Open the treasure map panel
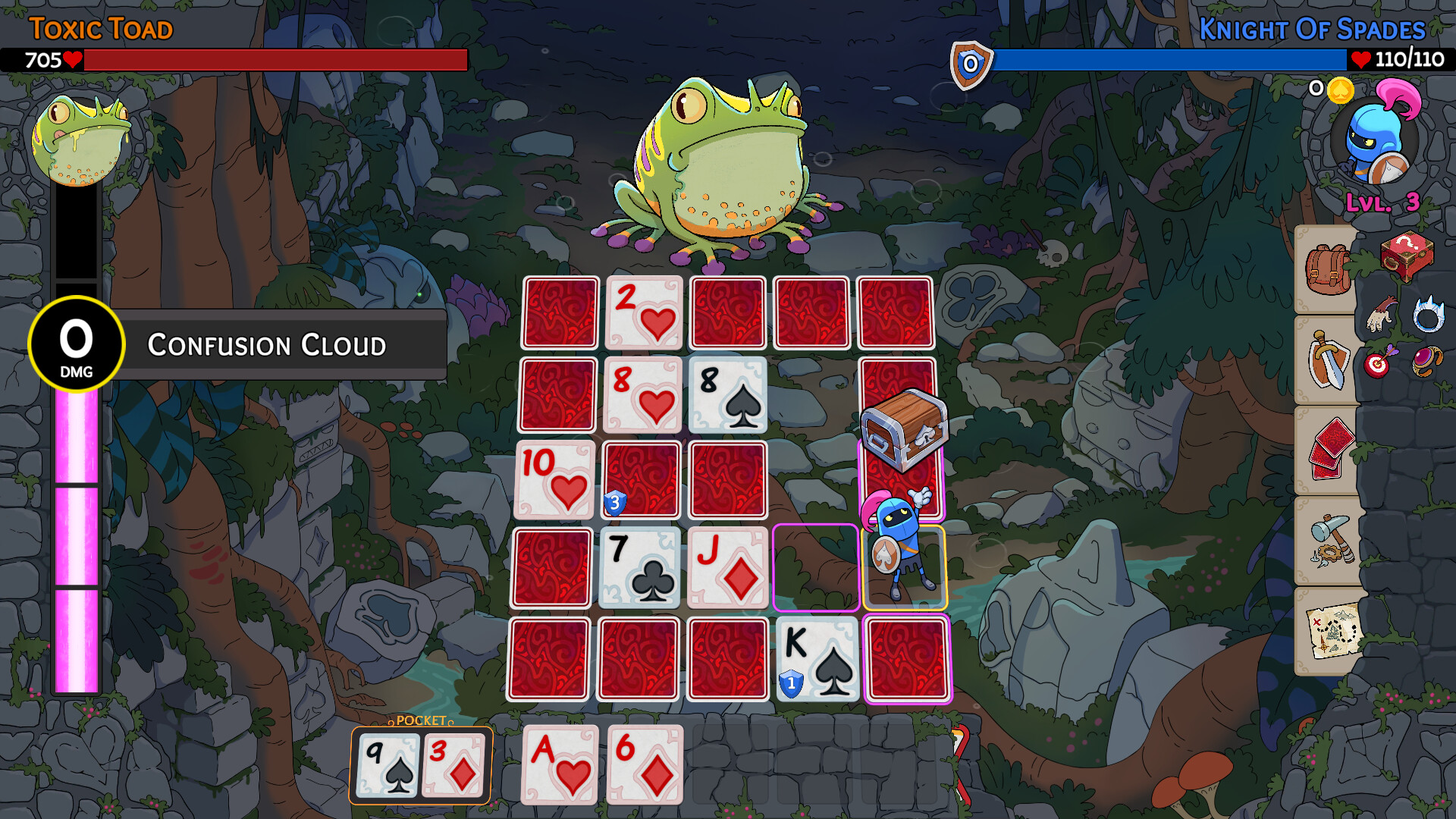Viewport: 1456px width, 819px height. 1332,627
